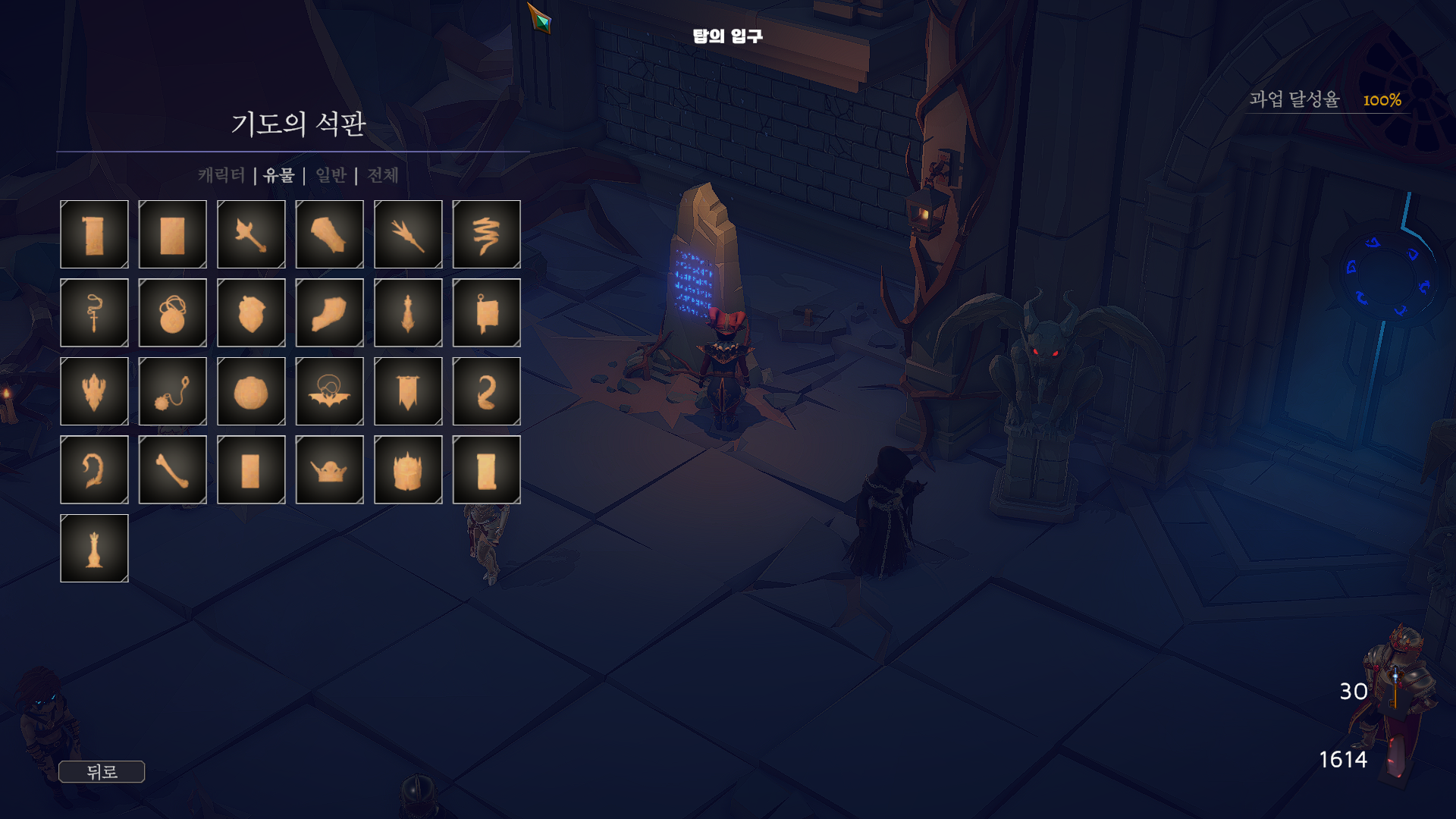Go back with the 뒤로 button
The image size is (1456, 819).
coord(102,772)
